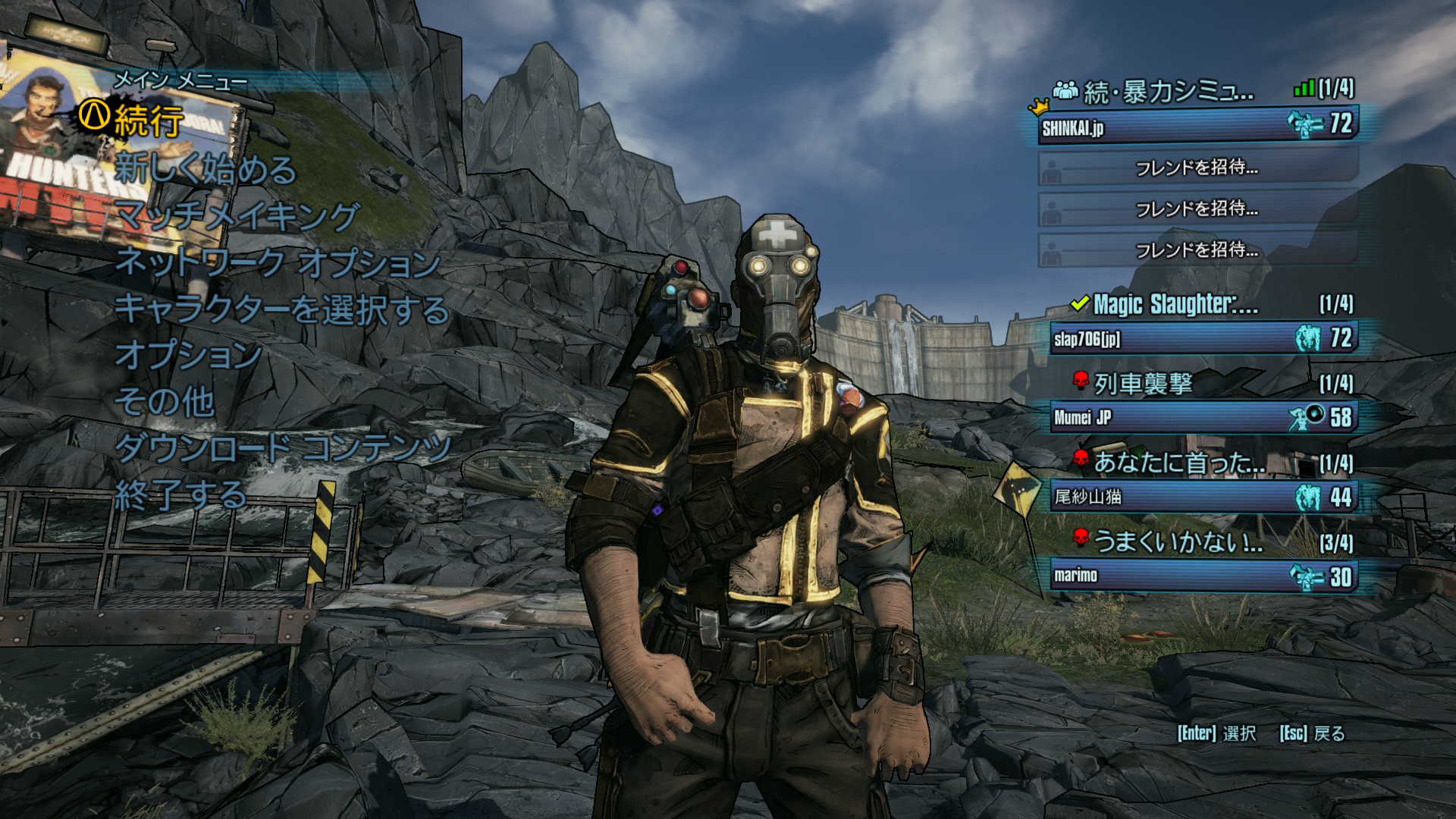The width and height of the screenshot is (1456, 819).
Task: Open ダウンロード コンテンツ
Action: [283, 448]
